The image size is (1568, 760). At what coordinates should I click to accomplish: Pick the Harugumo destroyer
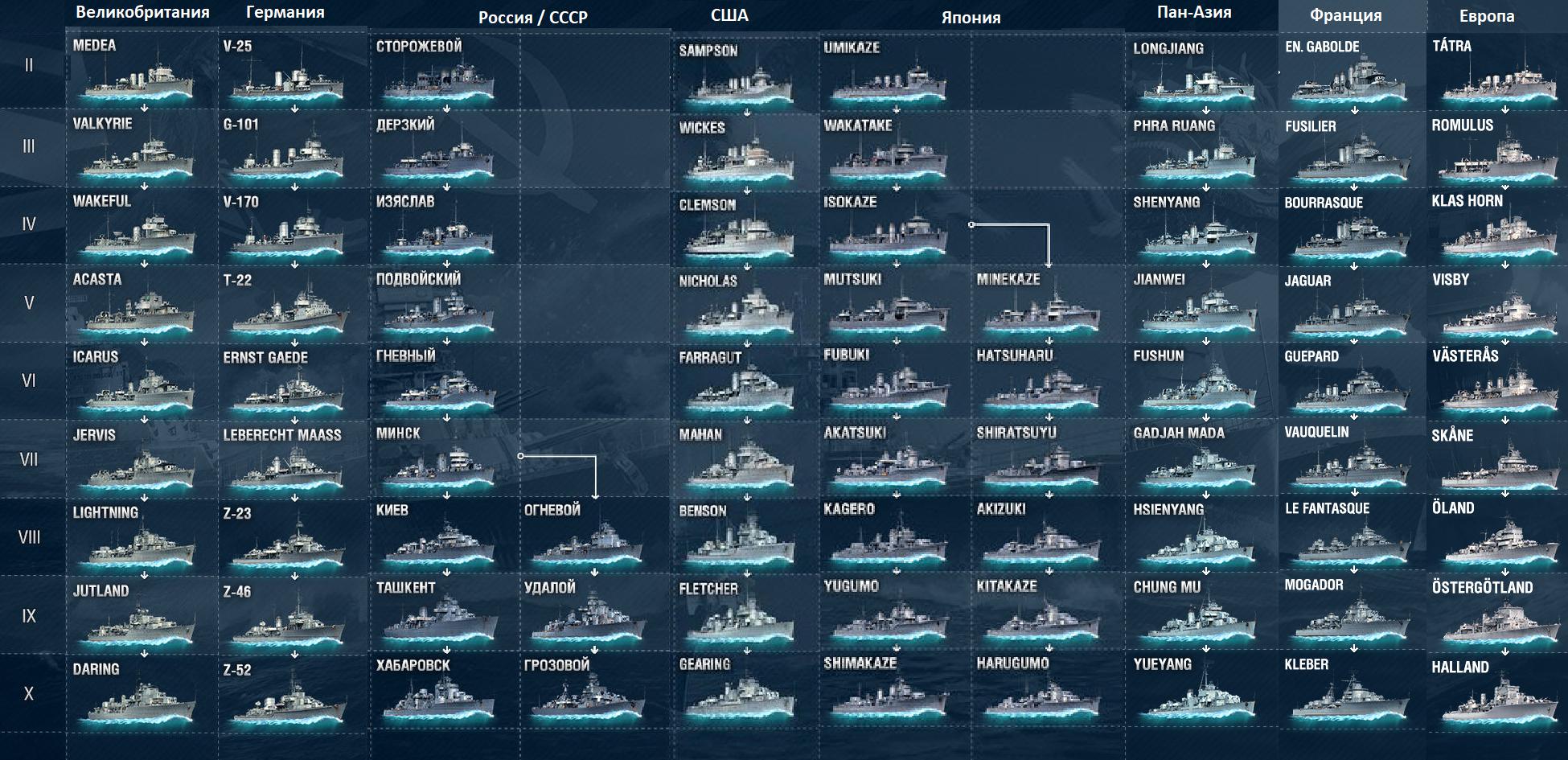pyautogui.click(x=1042, y=695)
